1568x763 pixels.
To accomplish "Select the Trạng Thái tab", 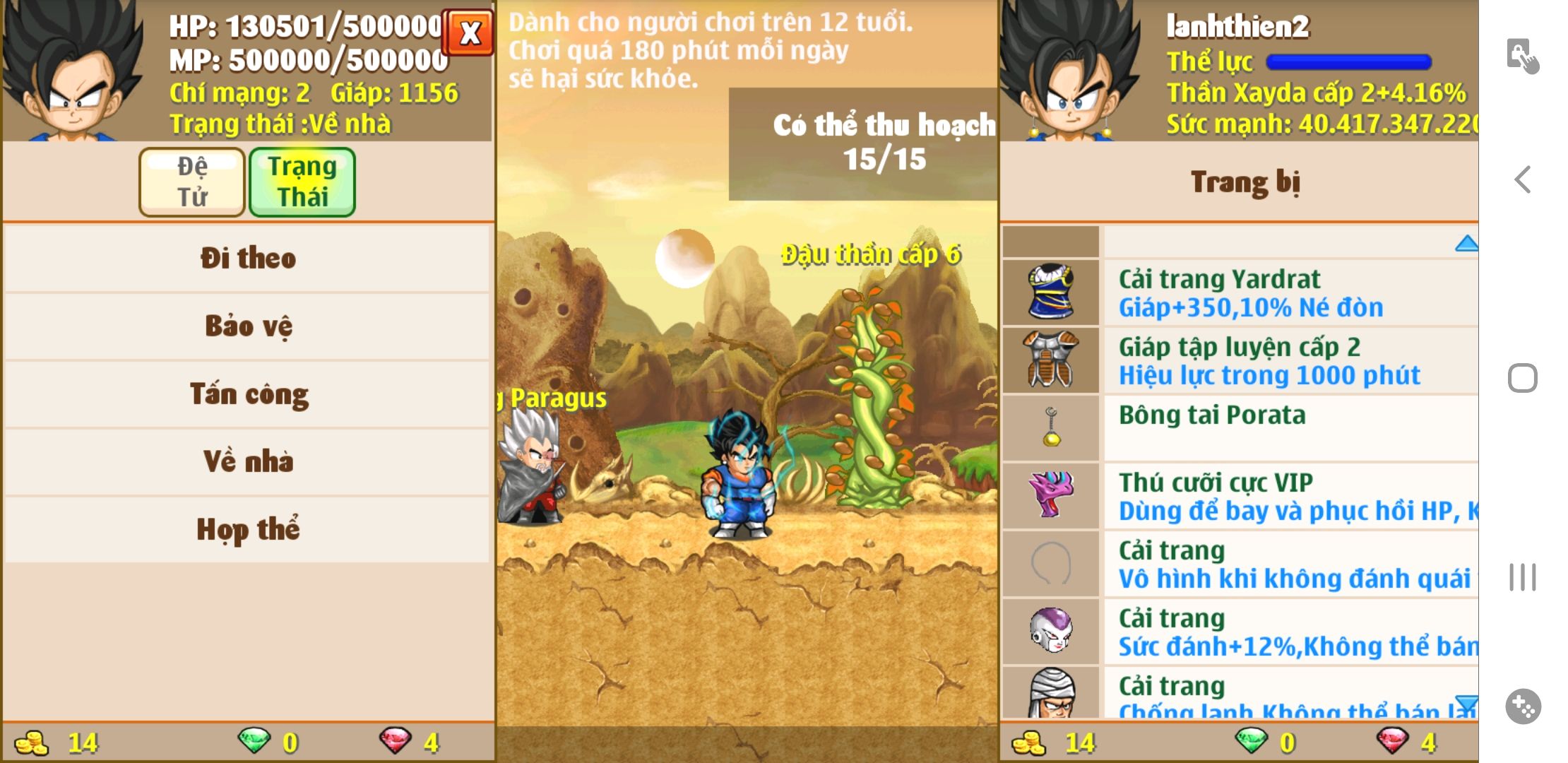I will 302,182.
